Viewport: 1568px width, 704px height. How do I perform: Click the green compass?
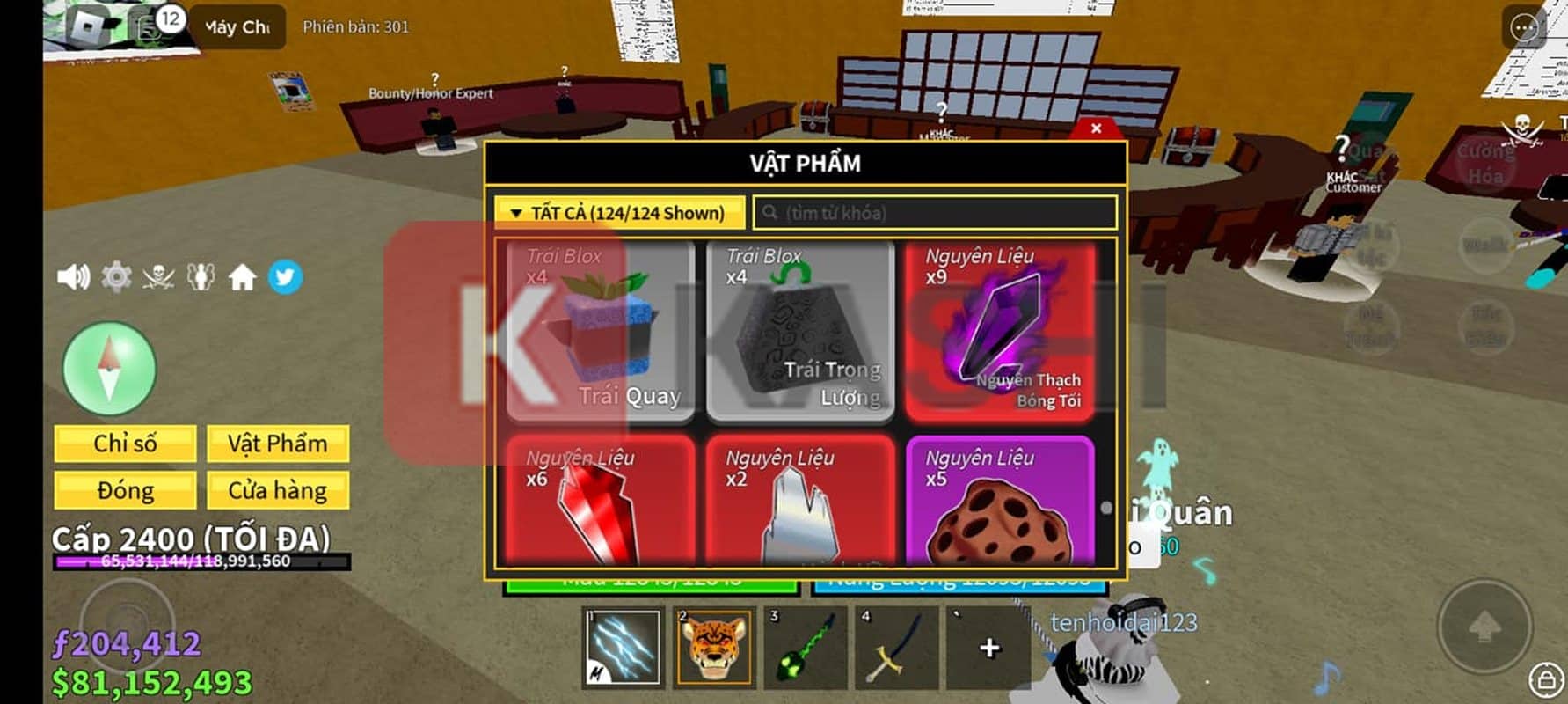pos(110,368)
